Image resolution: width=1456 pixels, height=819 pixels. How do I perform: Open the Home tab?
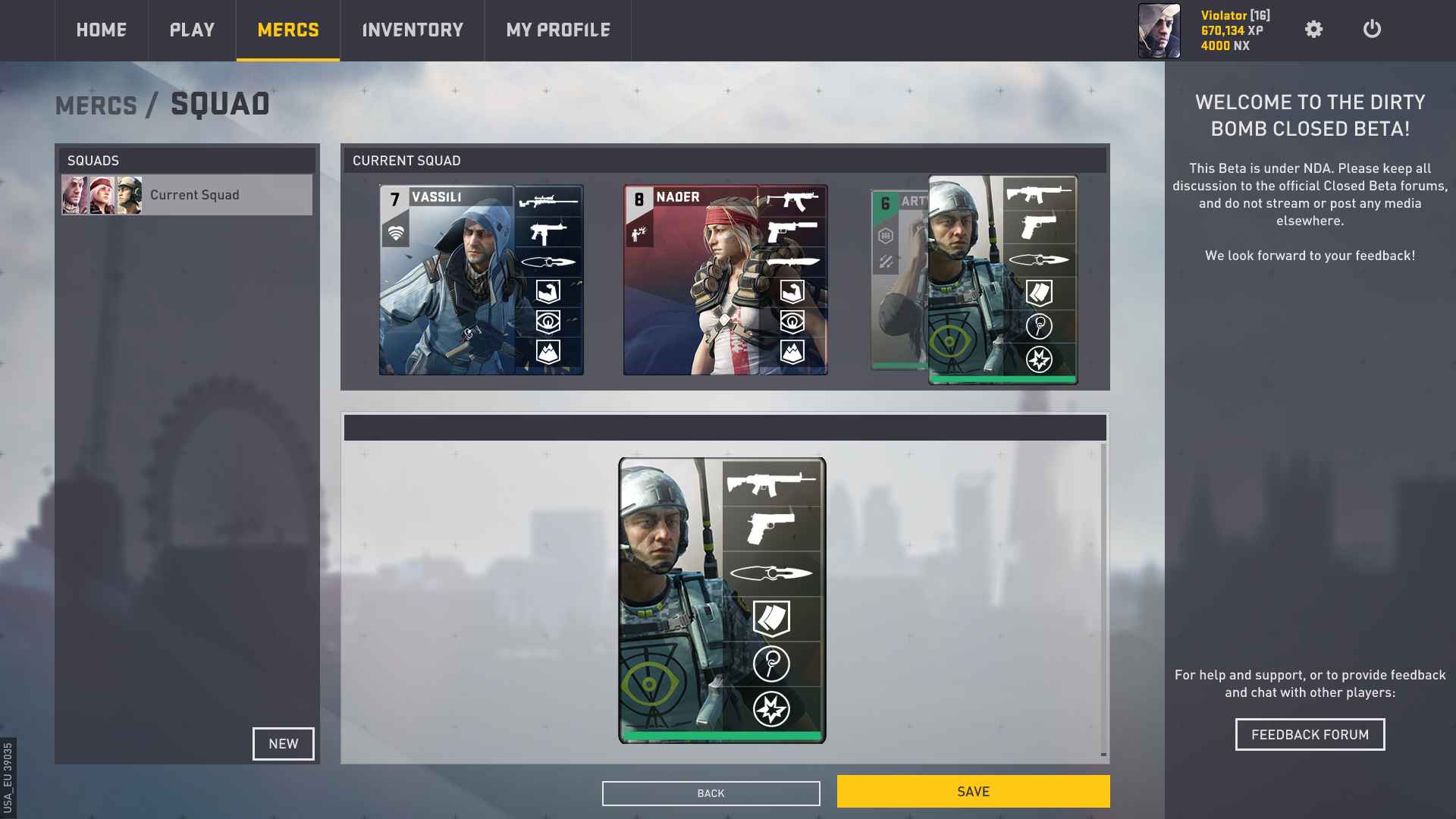pyautogui.click(x=102, y=30)
